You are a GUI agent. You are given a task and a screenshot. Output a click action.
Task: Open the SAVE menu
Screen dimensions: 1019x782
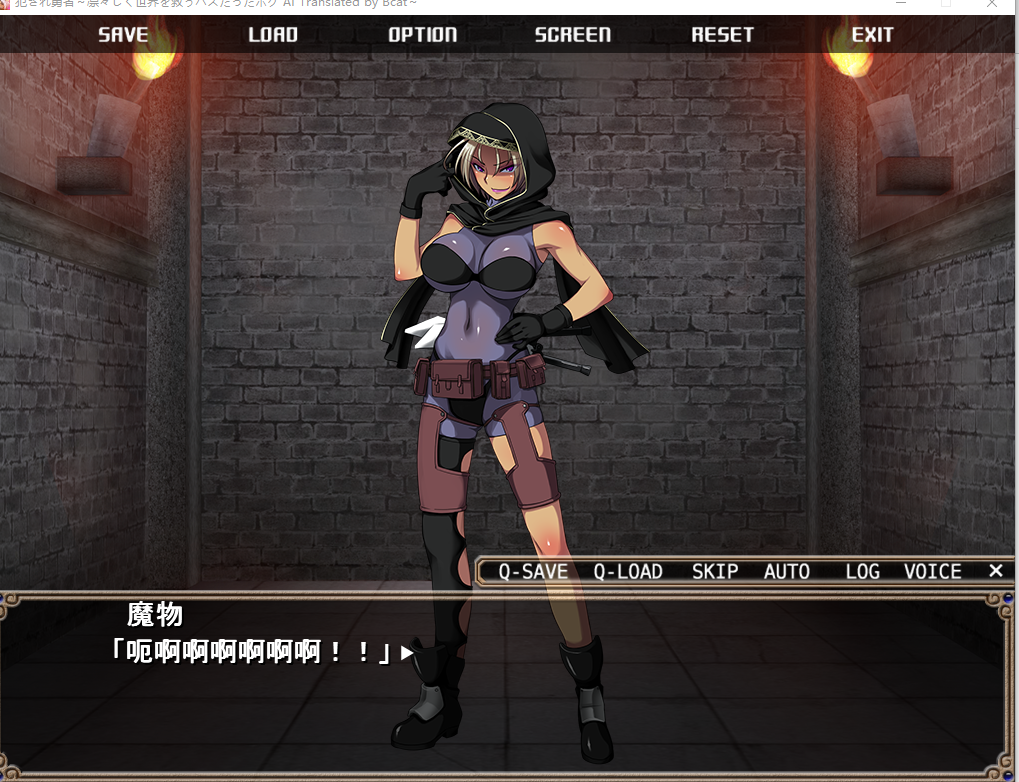click(x=123, y=35)
